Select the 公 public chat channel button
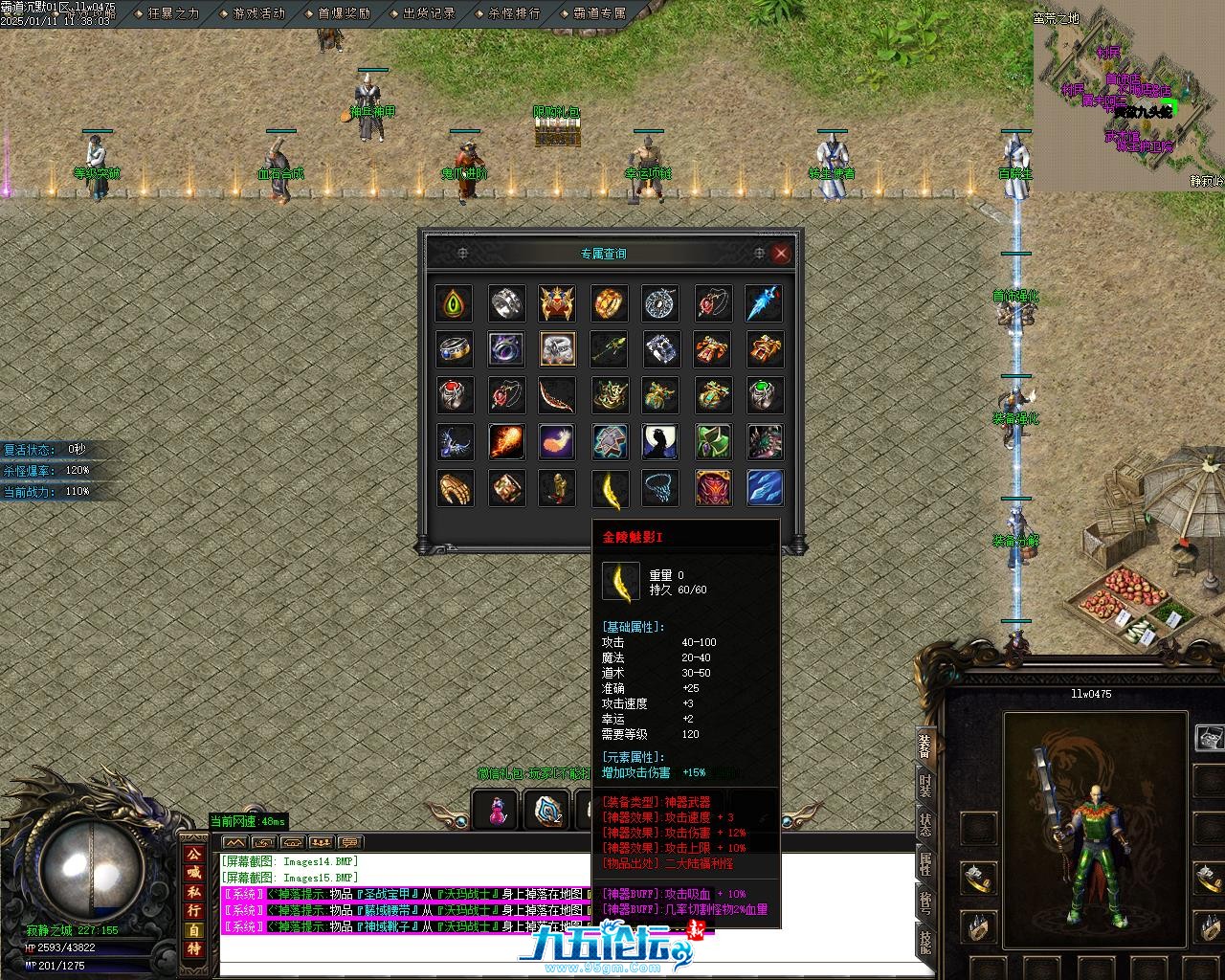This screenshot has height=980, width=1225. click(x=194, y=854)
